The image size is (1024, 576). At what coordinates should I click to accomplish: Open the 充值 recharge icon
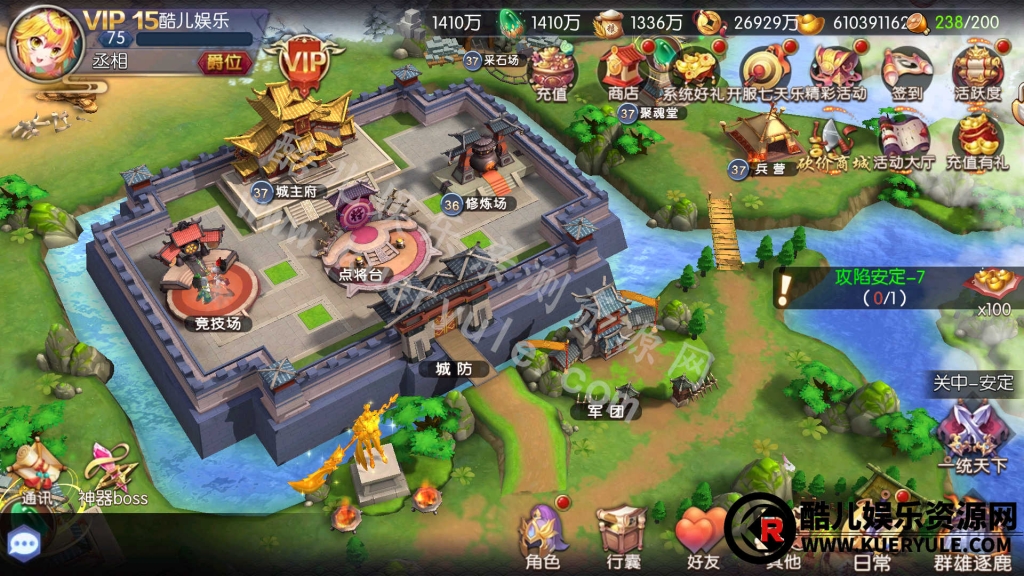coord(552,70)
